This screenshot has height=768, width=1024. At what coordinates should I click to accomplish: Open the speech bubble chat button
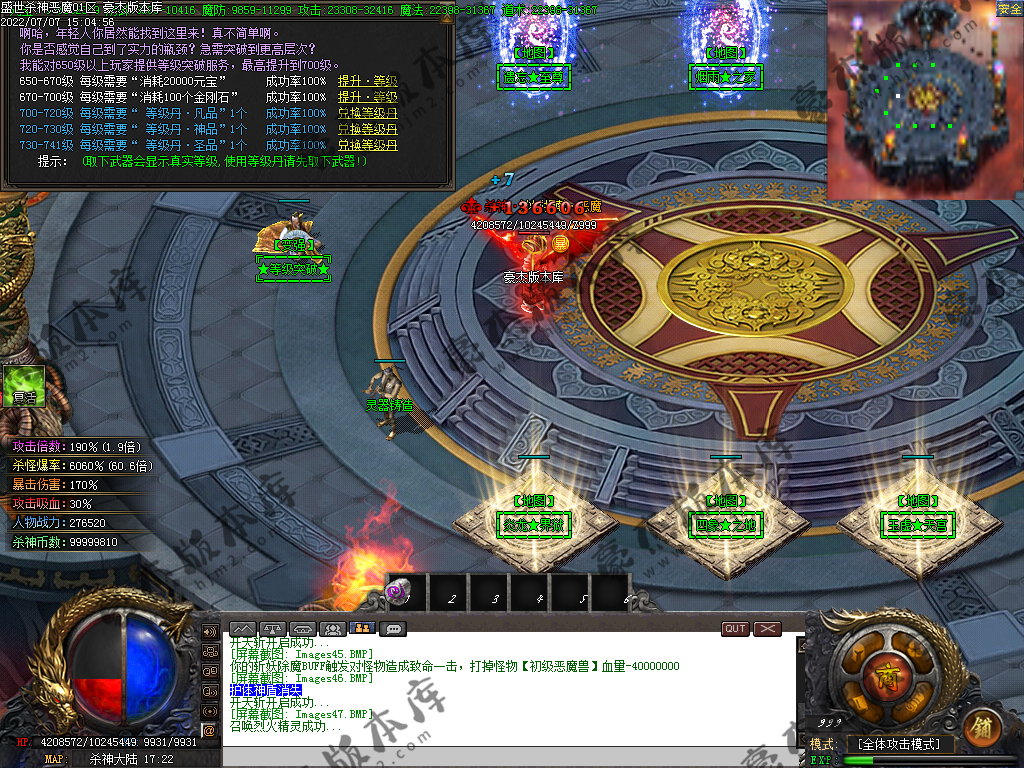tap(393, 629)
